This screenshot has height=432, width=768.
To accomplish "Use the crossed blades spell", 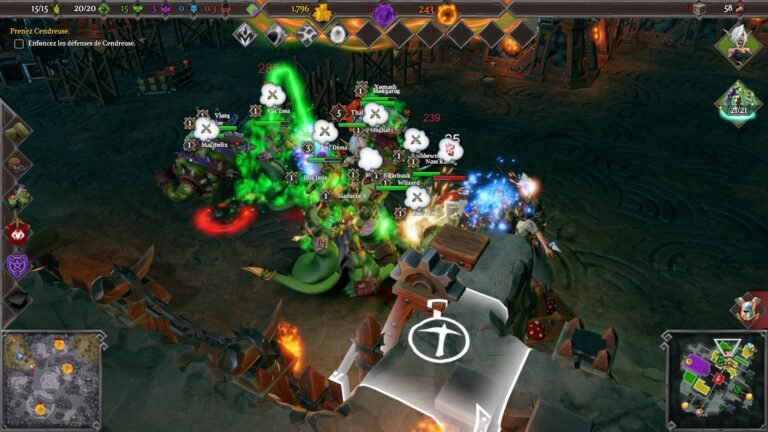I will tap(307, 35).
